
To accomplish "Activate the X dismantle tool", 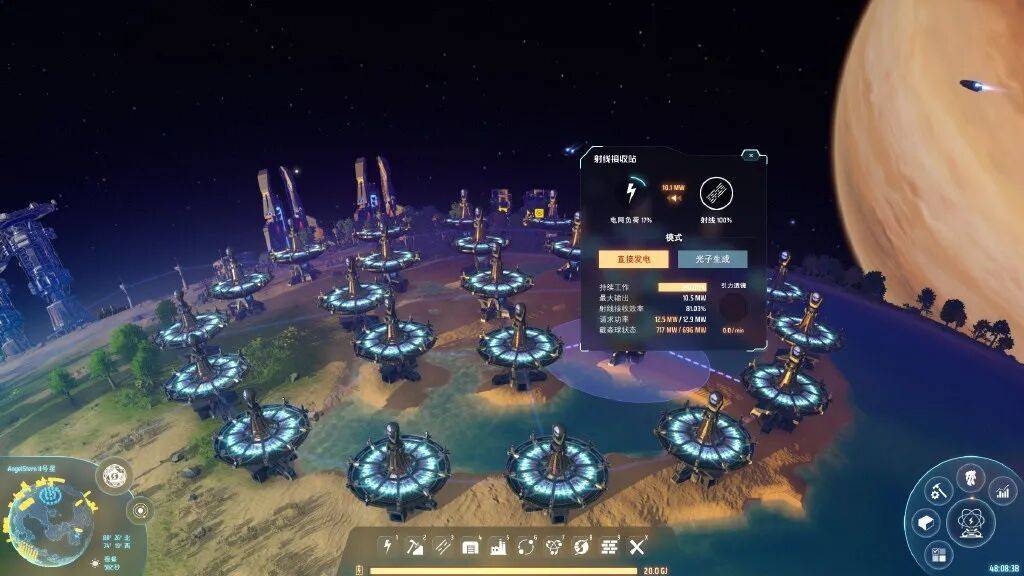I will click(637, 546).
